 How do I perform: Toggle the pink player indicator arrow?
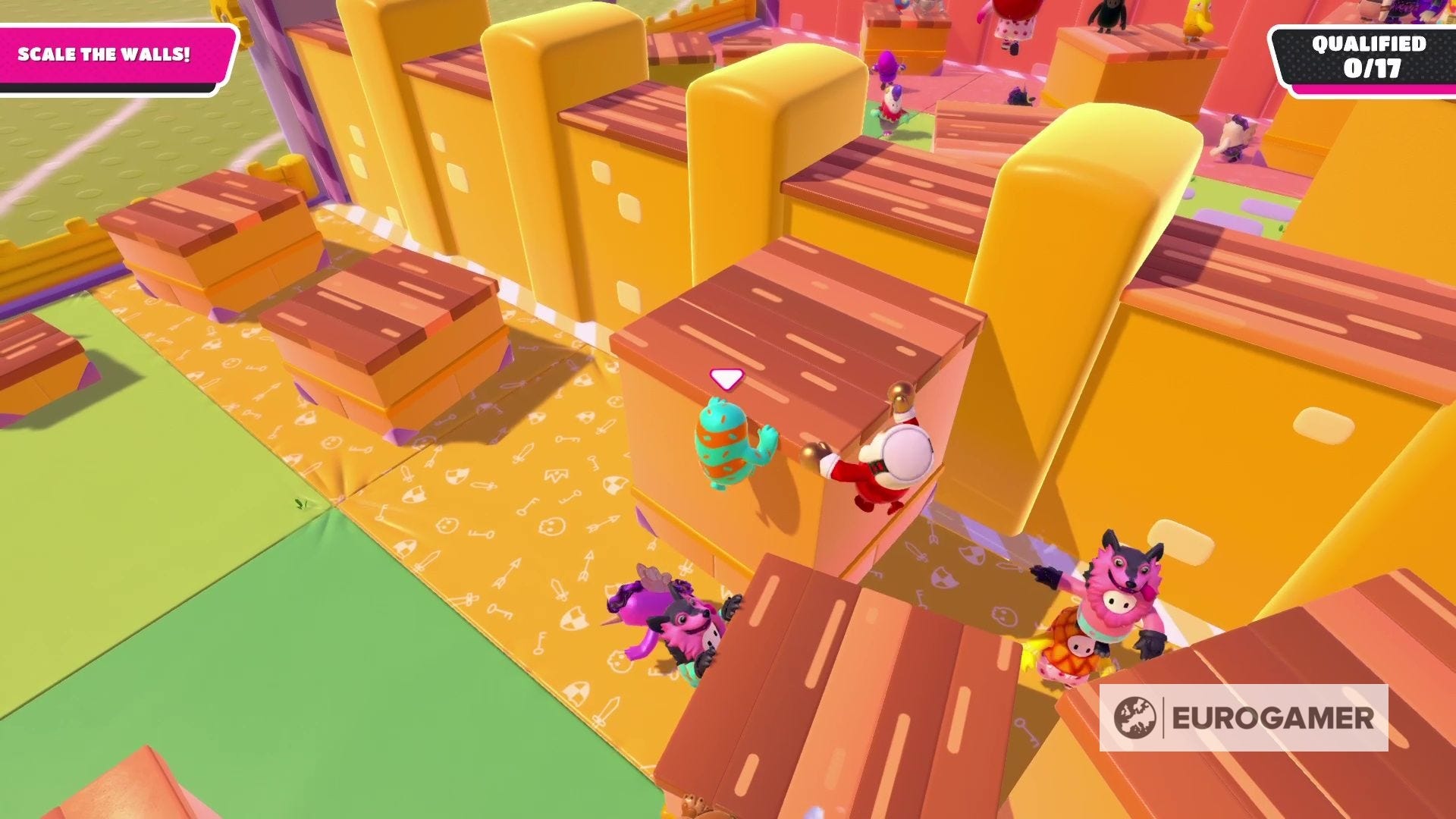click(726, 377)
